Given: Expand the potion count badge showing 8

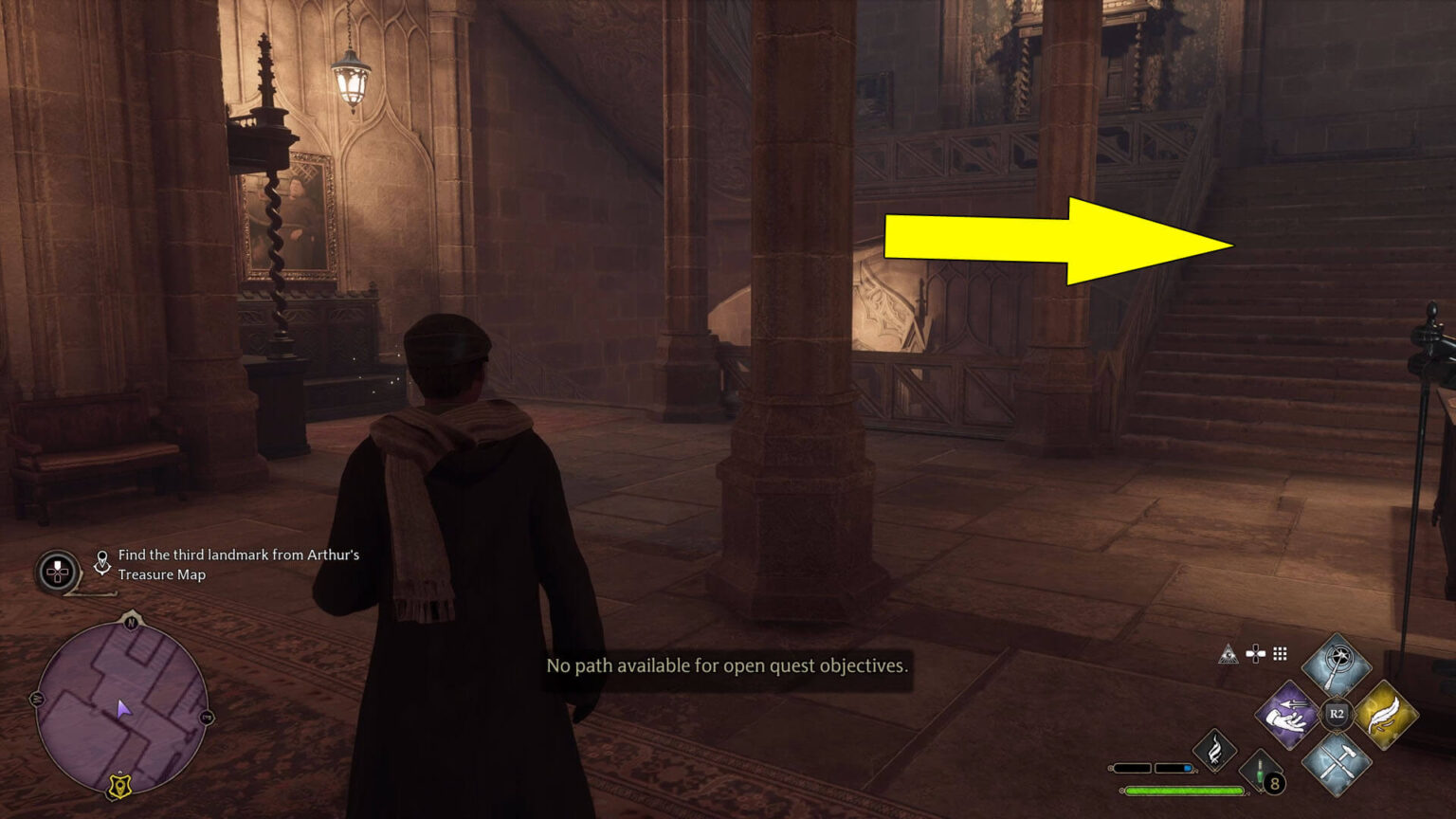Looking at the screenshot, I should (1274, 782).
